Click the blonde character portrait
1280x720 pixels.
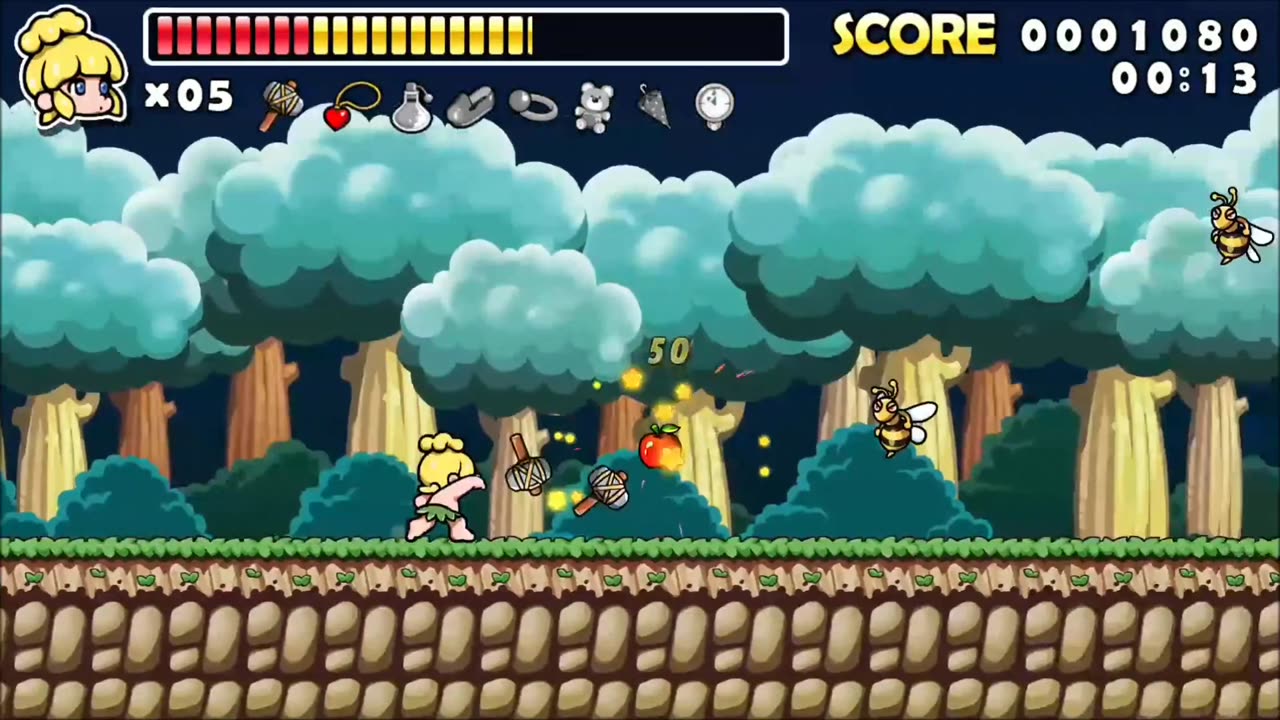[x=71, y=68]
